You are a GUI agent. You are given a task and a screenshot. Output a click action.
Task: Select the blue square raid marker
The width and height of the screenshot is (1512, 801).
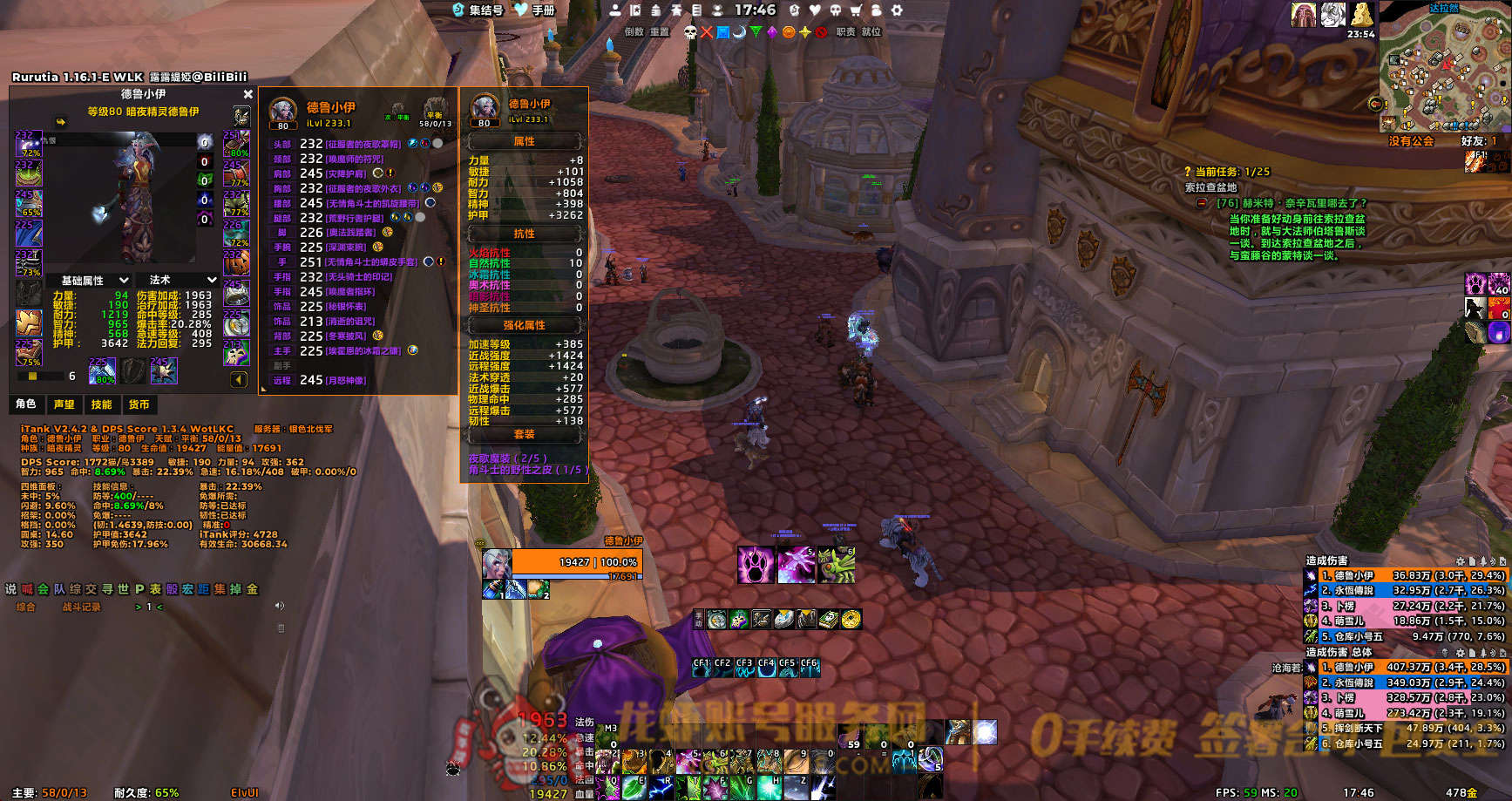click(x=722, y=32)
